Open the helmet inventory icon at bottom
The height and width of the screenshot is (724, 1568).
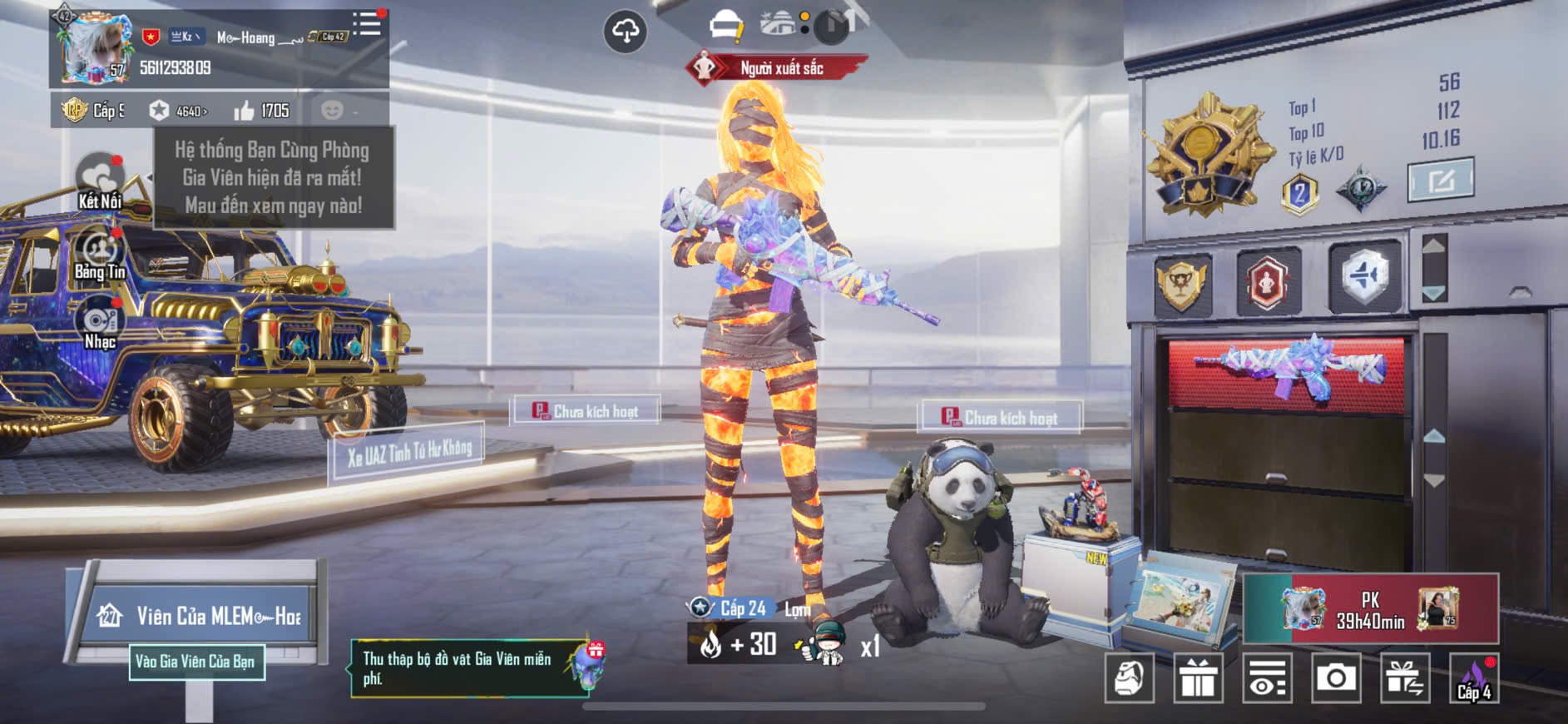(x=1129, y=678)
